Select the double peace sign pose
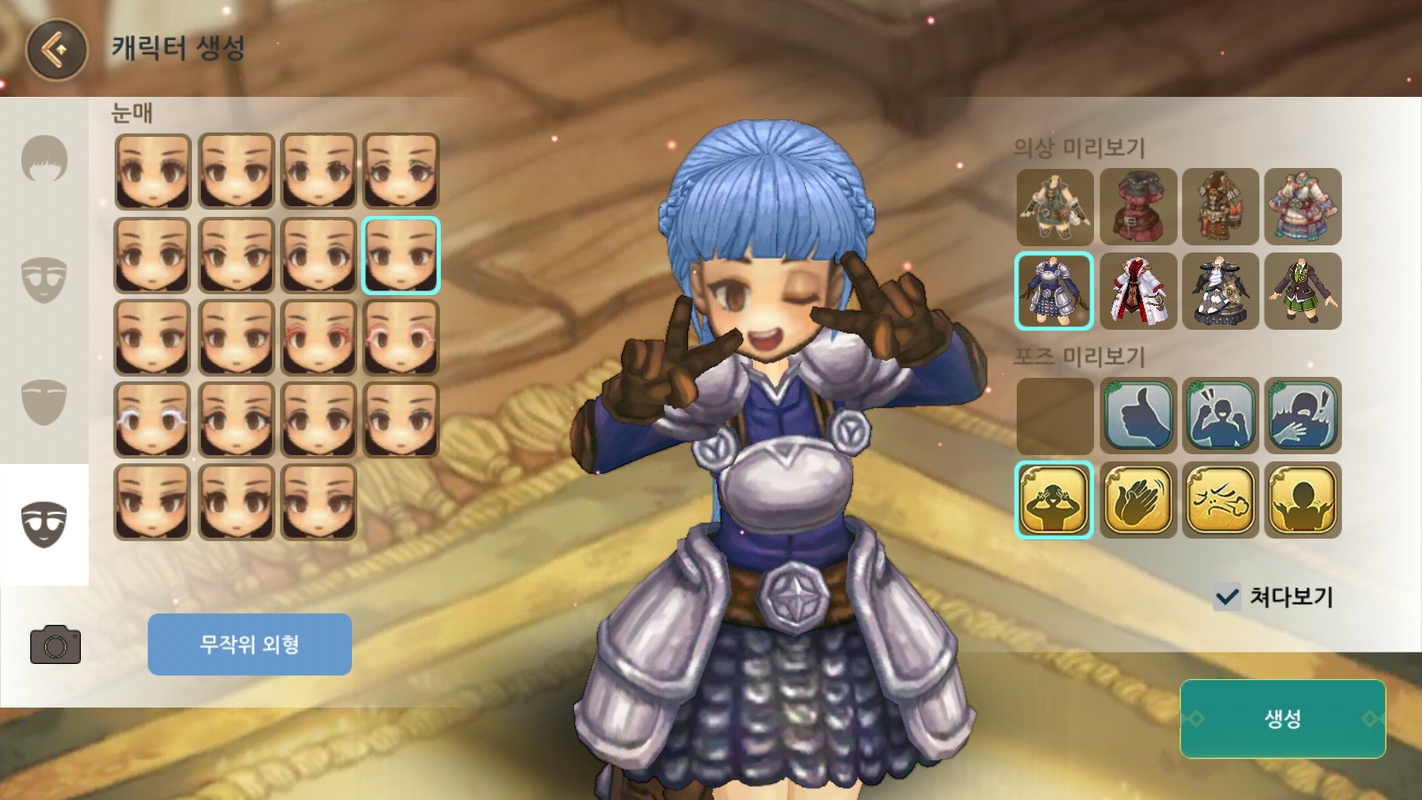This screenshot has width=1422, height=800. click(x=1055, y=499)
